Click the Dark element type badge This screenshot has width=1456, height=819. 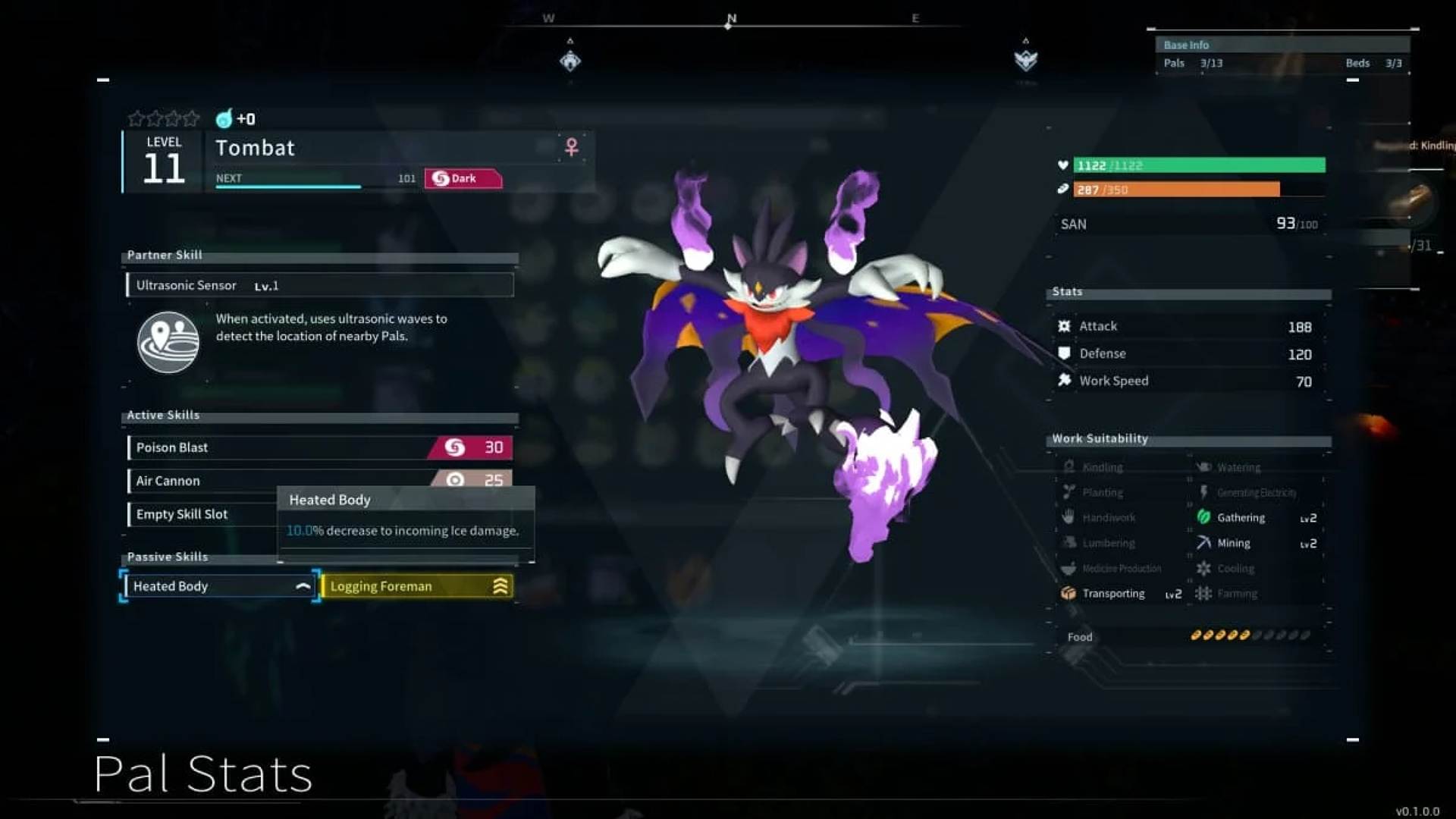pos(461,178)
